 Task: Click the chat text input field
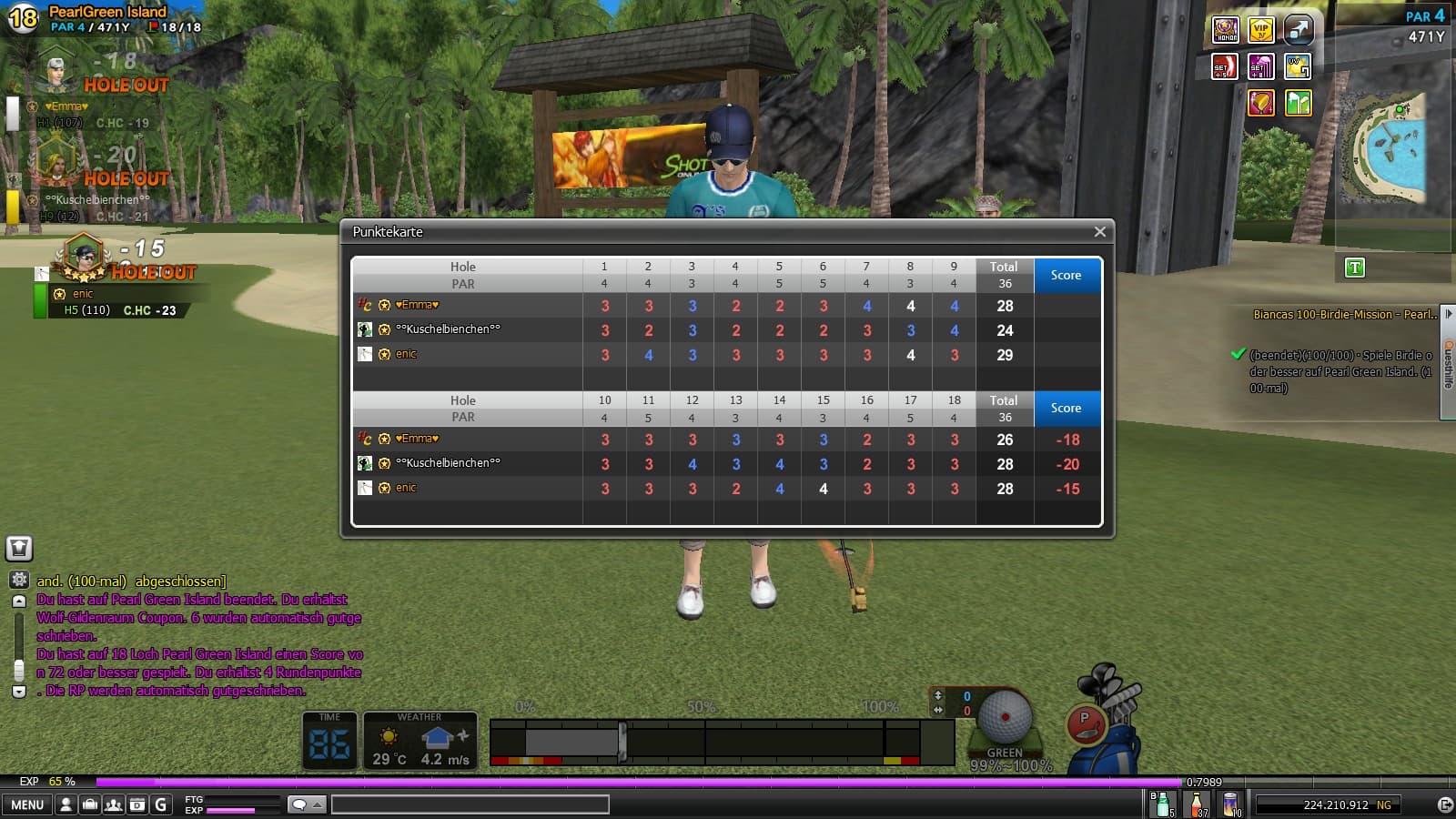[x=470, y=804]
